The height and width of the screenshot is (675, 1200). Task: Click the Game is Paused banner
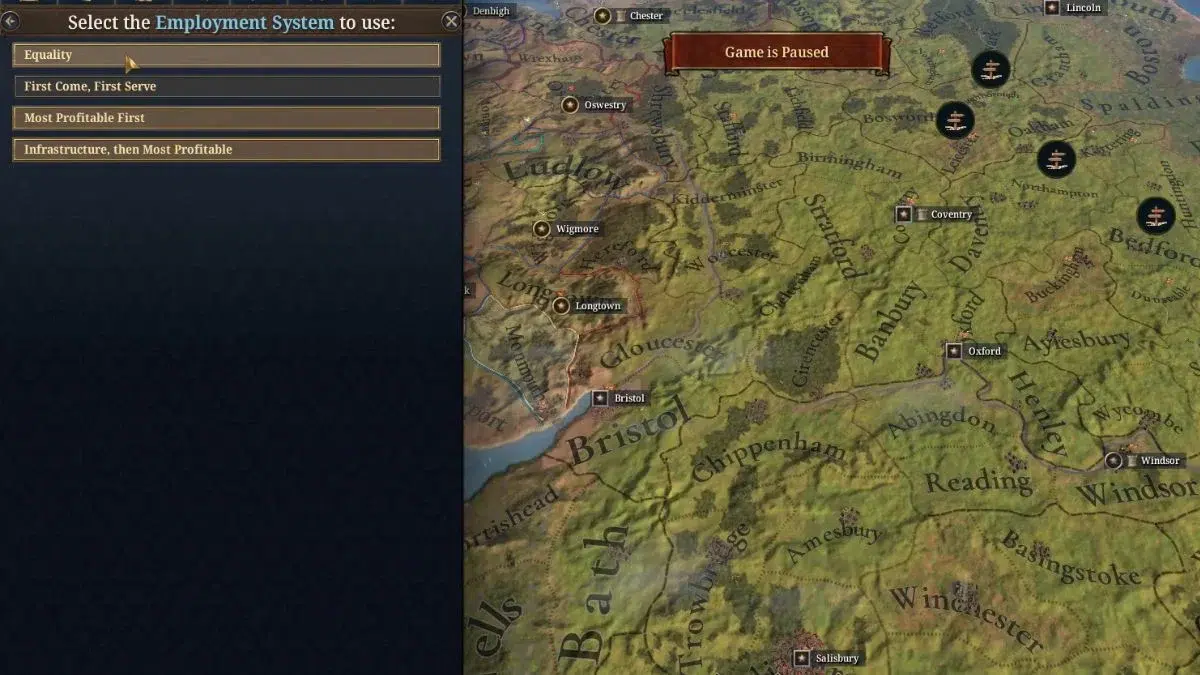777,52
